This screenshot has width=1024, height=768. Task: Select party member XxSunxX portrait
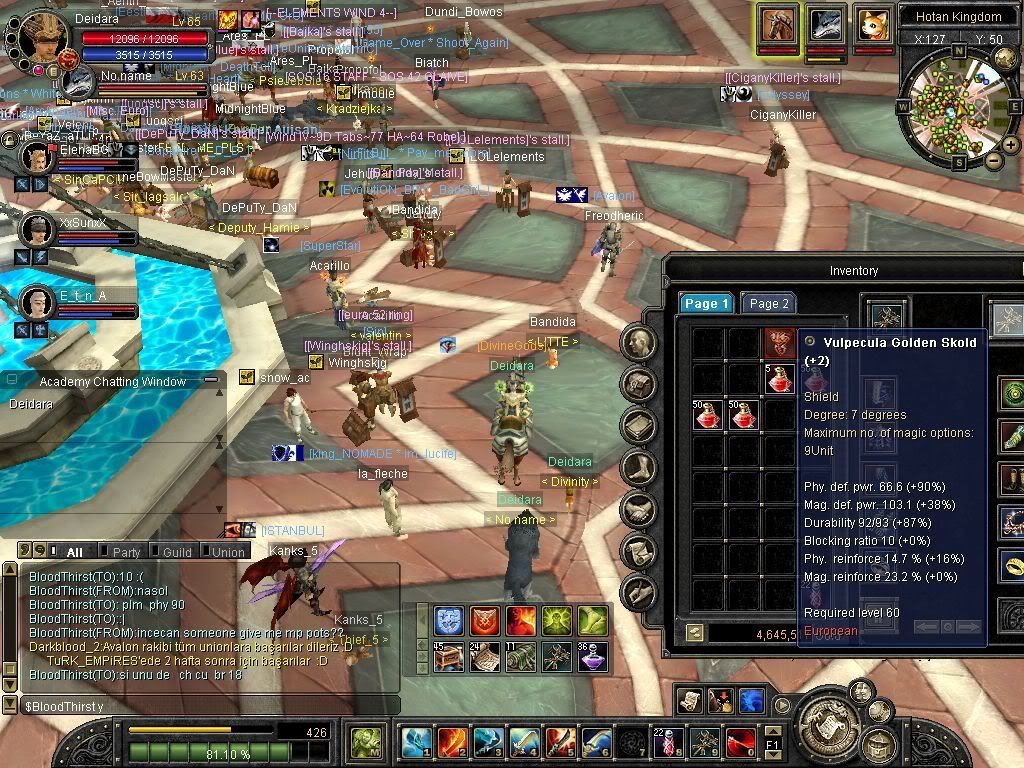pos(38,229)
